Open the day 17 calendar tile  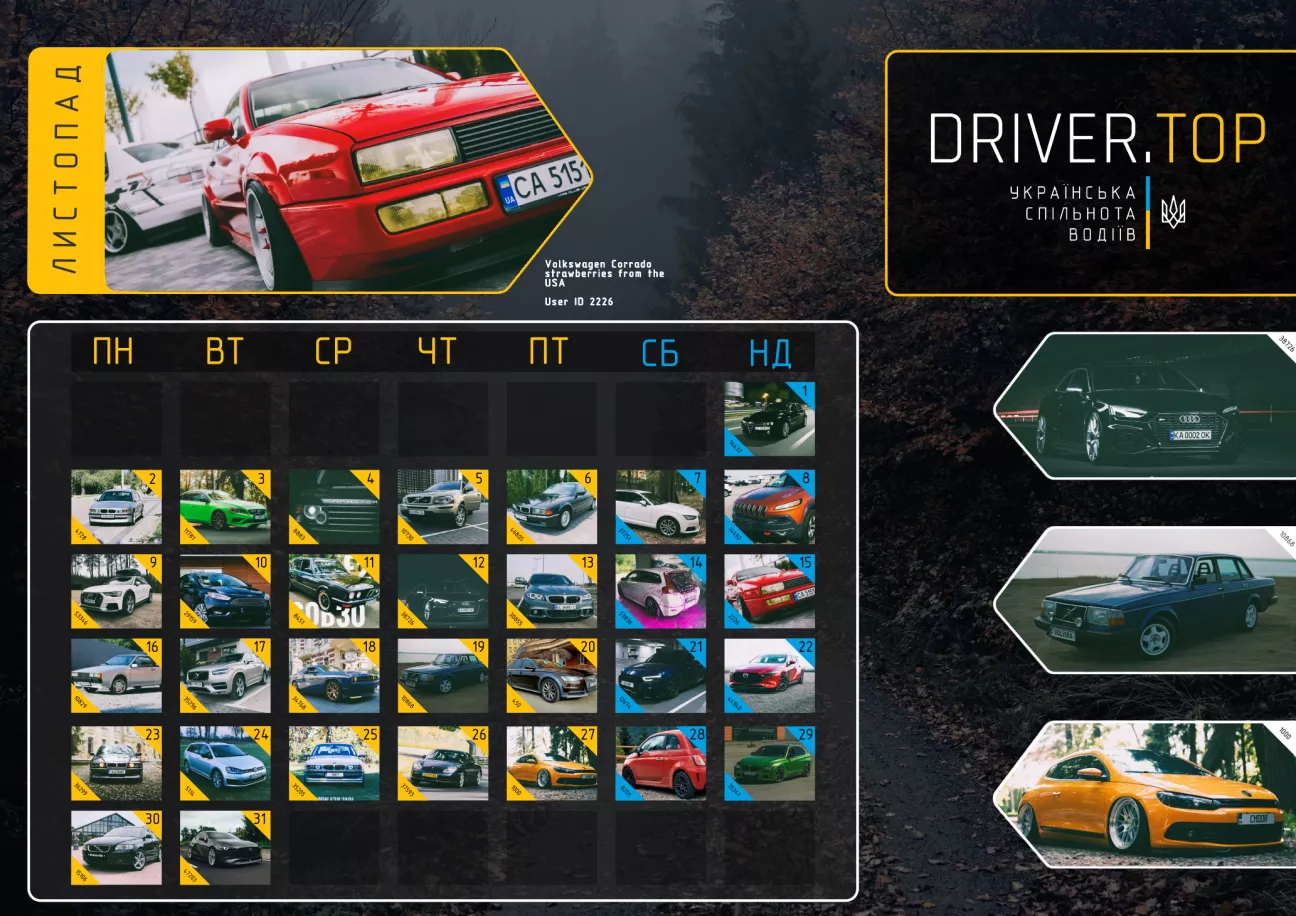(224, 676)
